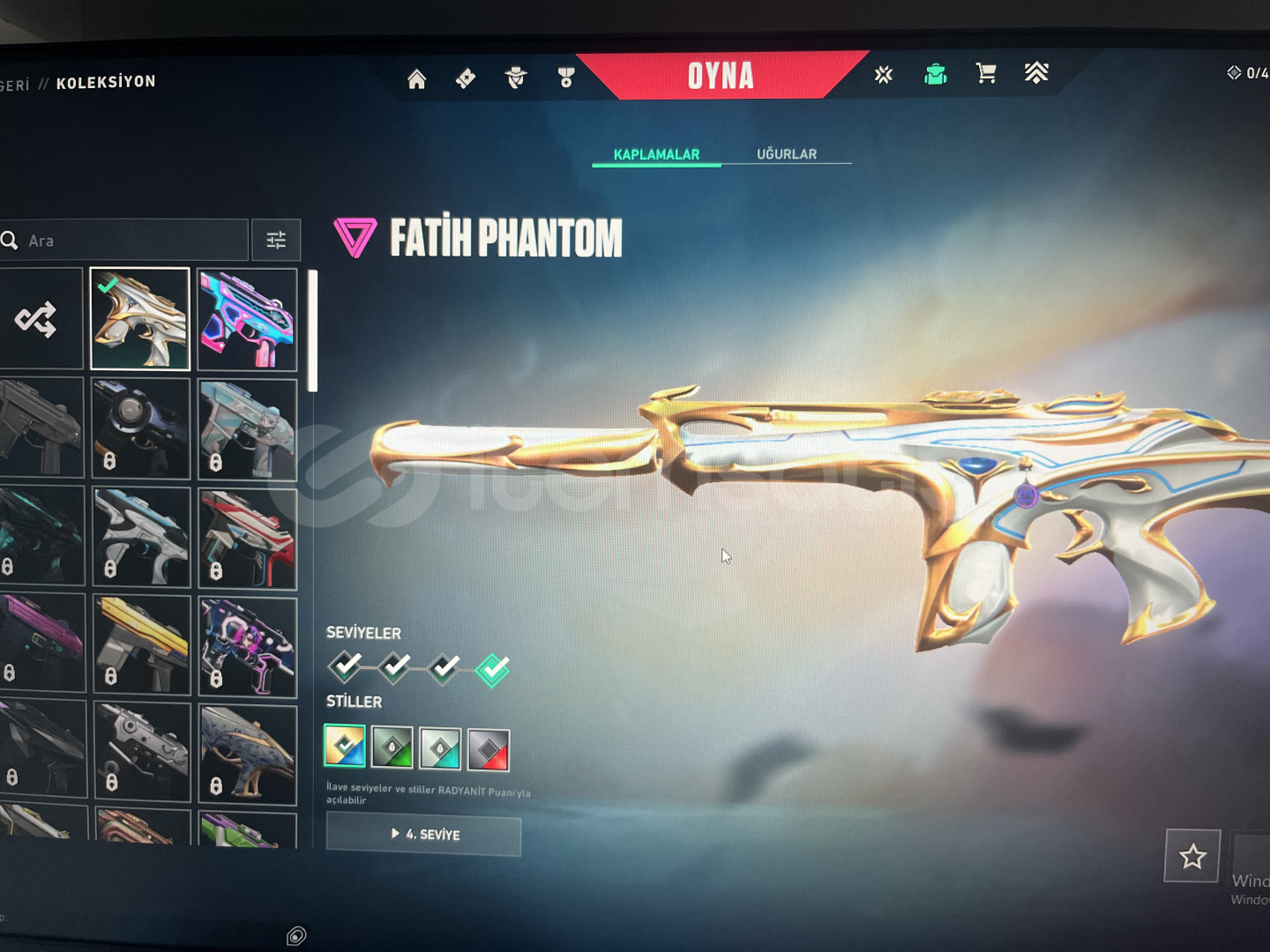Open the collection backpack icon
The height and width of the screenshot is (952, 1270).
pyautogui.click(x=935, y=74)
